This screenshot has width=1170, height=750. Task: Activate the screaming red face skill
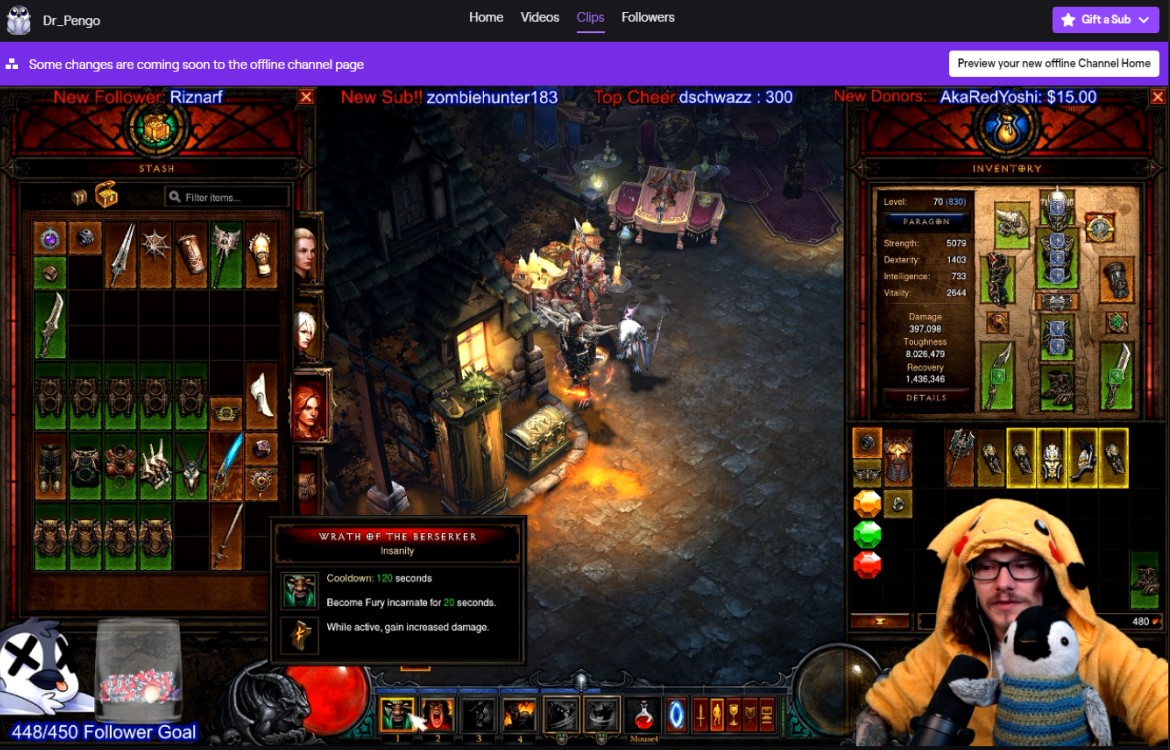(x=438, y=714)
